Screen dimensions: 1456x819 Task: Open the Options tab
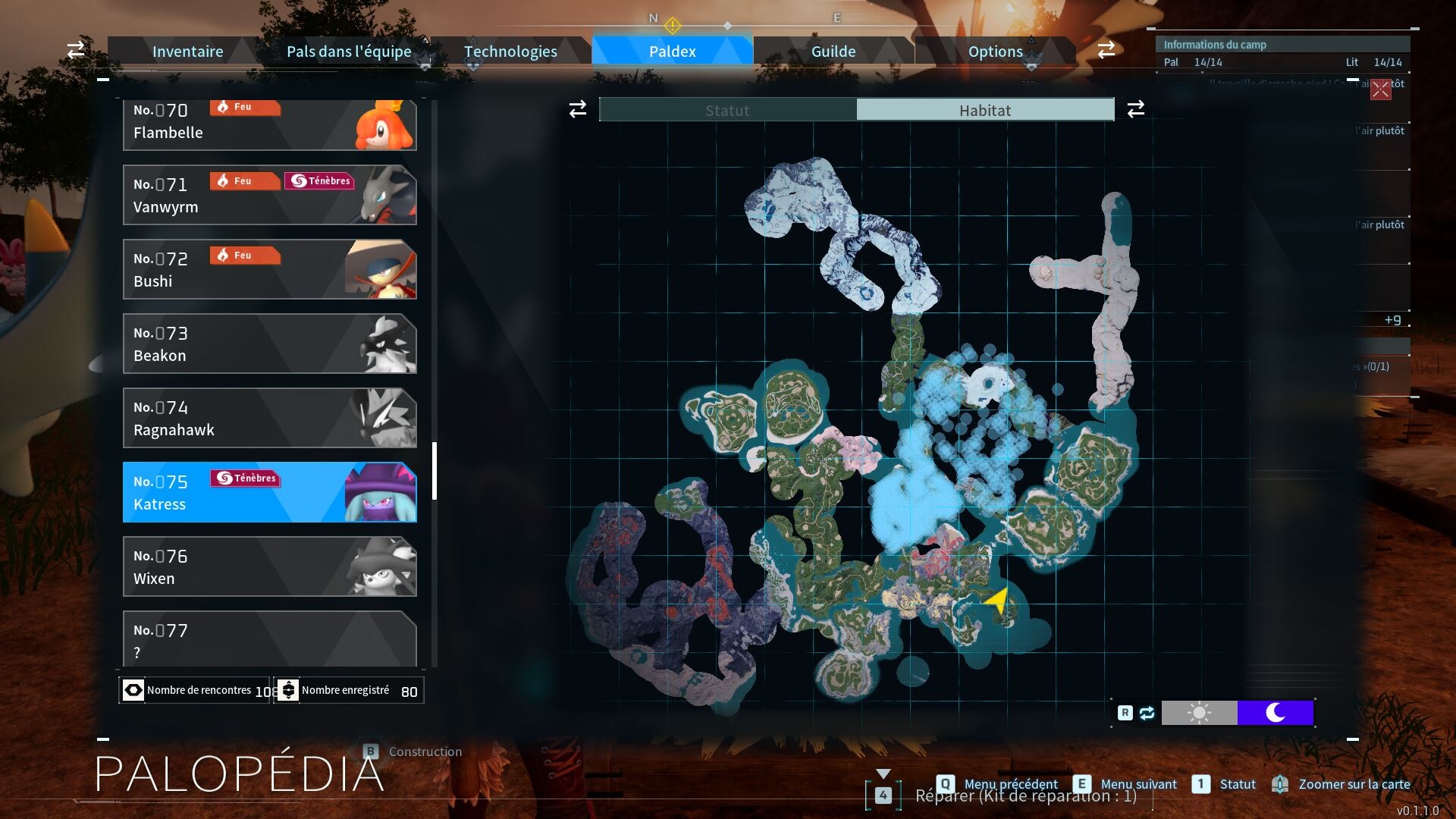(x=995, y=52)
